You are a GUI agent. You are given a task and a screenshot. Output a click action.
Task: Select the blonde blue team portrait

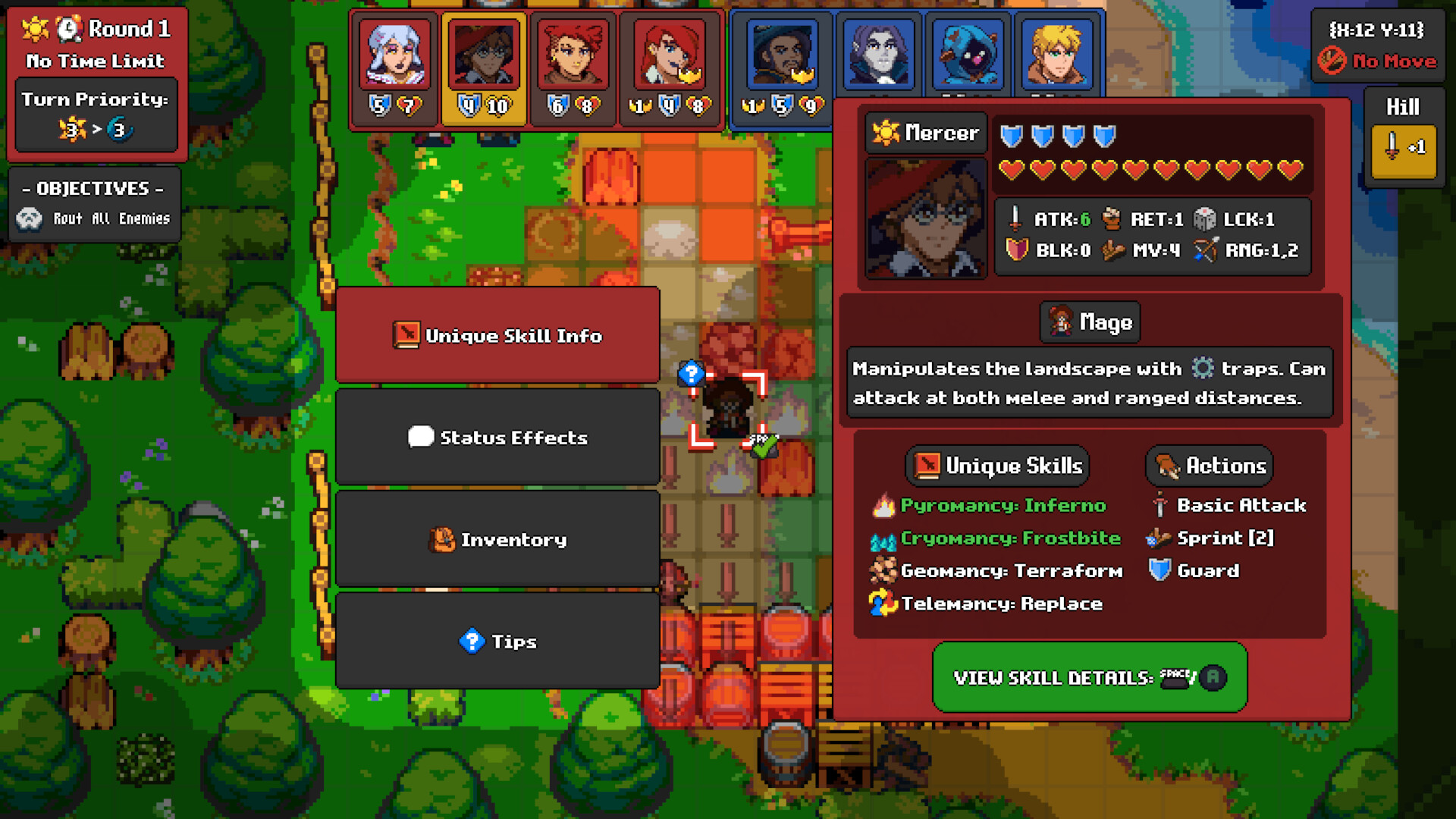[x=1056, y=53]
